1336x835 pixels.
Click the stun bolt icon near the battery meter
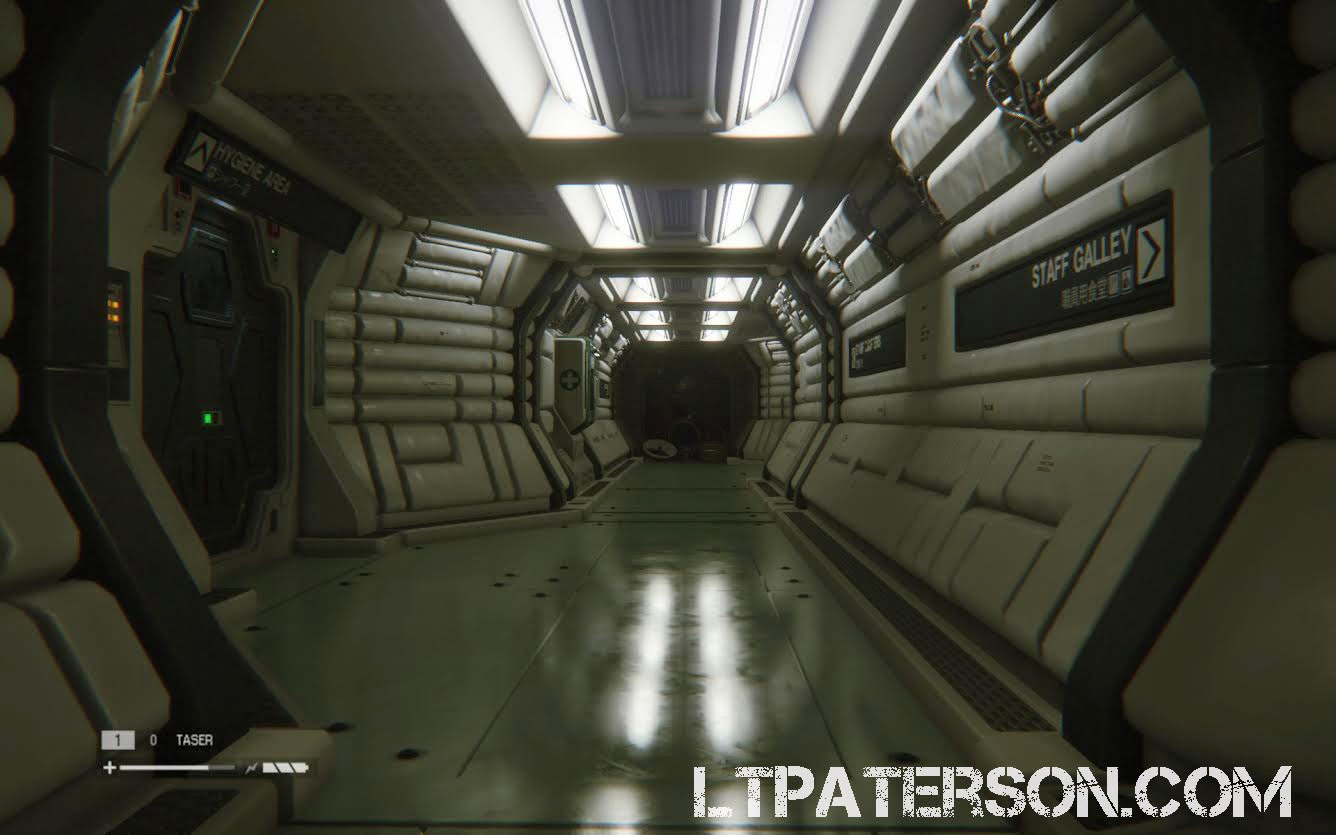coord(251,768)
